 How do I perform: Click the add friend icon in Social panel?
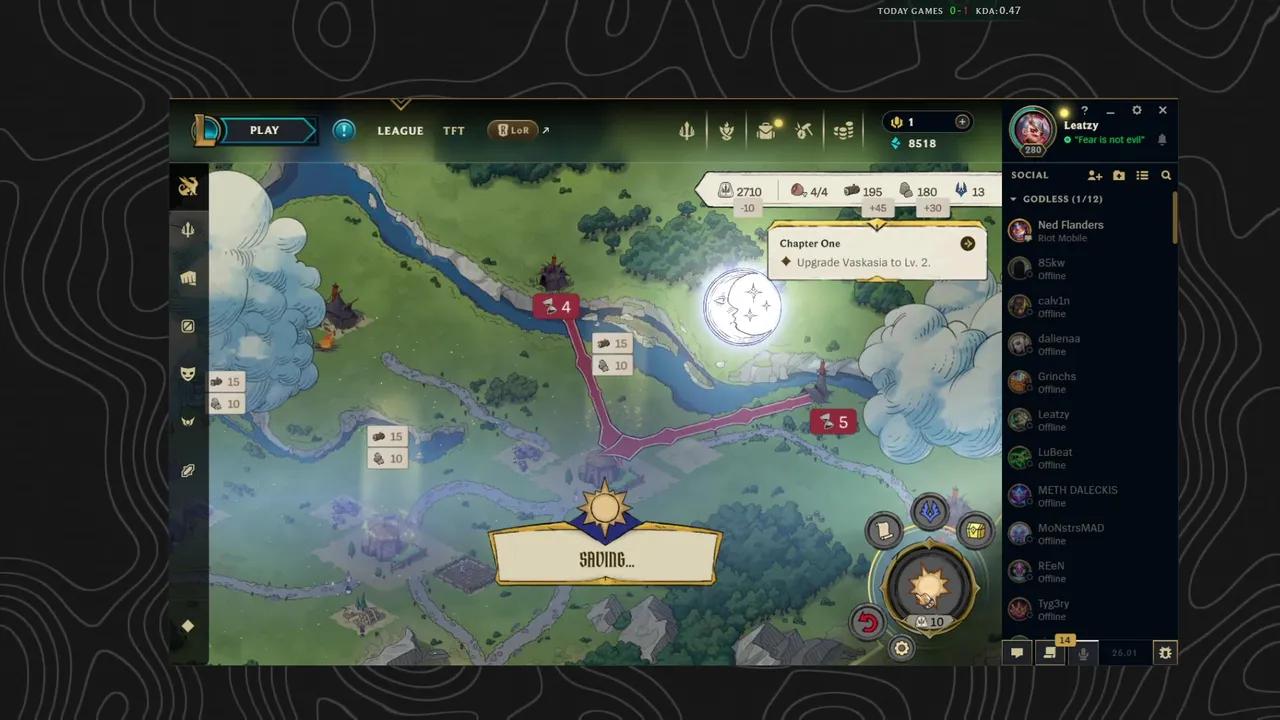click(1094, 176)
